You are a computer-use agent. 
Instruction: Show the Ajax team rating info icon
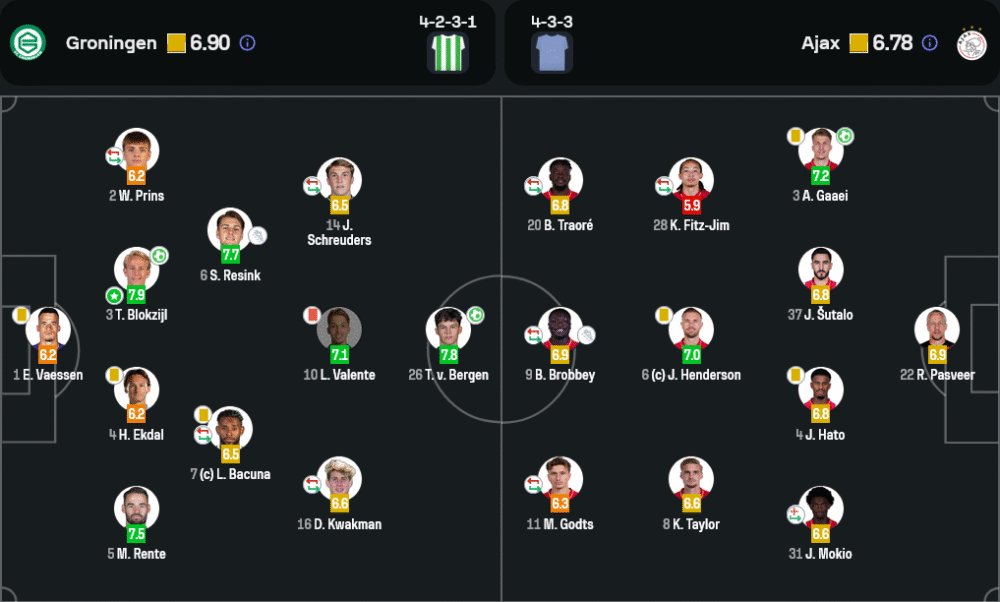[x=930, y=43]
